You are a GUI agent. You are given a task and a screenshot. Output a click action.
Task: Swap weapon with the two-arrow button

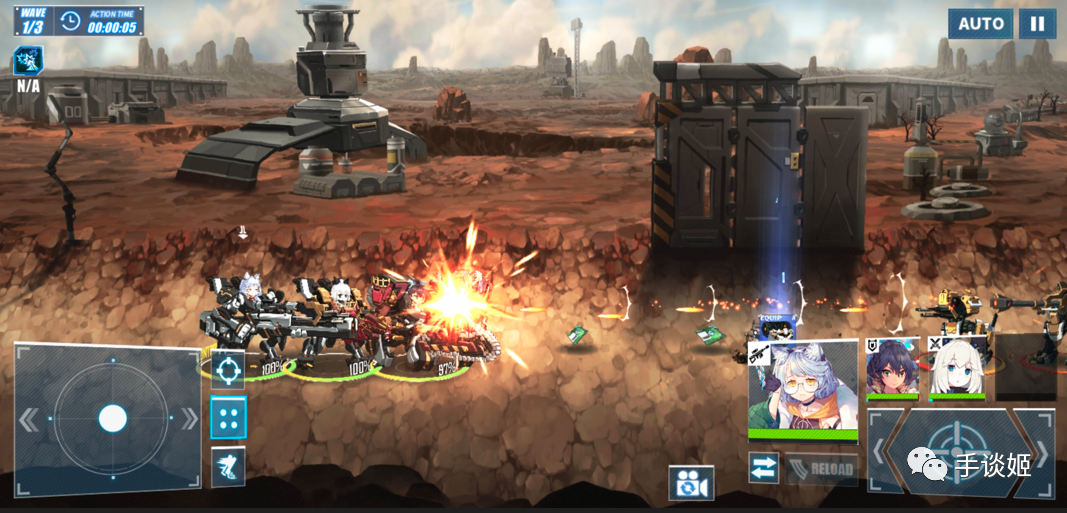[764, 468]
